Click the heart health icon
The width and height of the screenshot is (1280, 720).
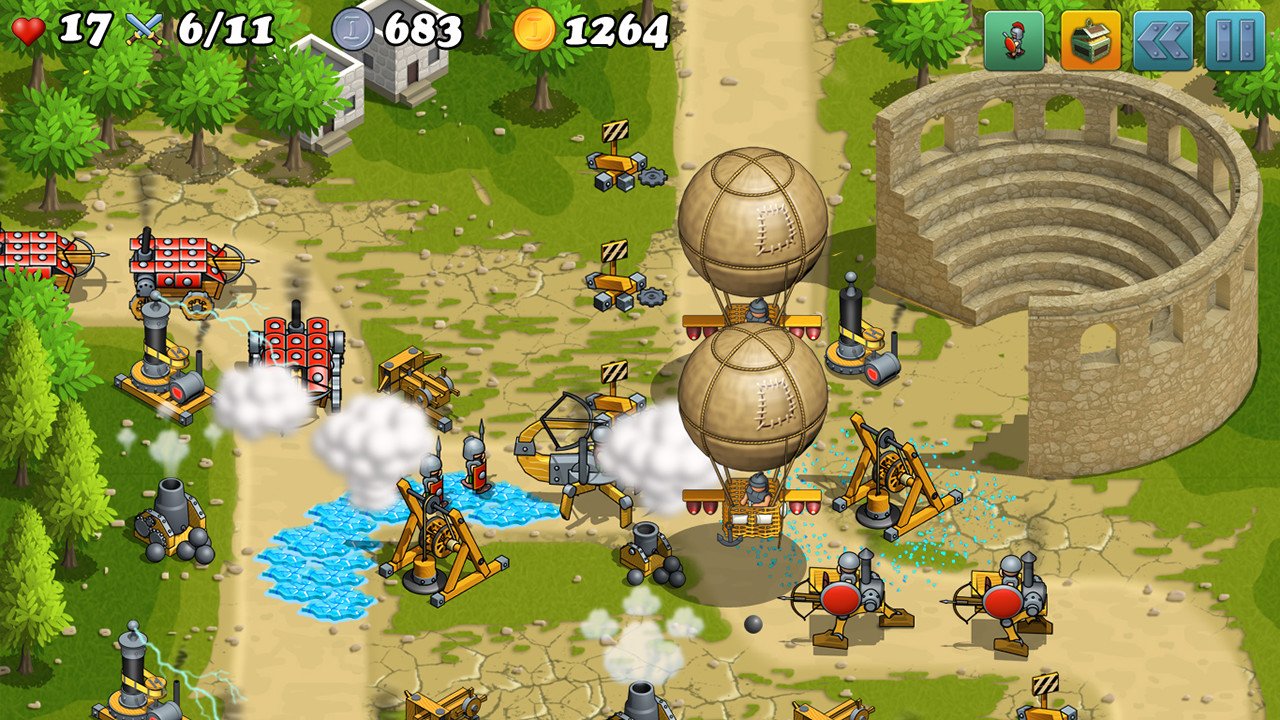point(29,29)
